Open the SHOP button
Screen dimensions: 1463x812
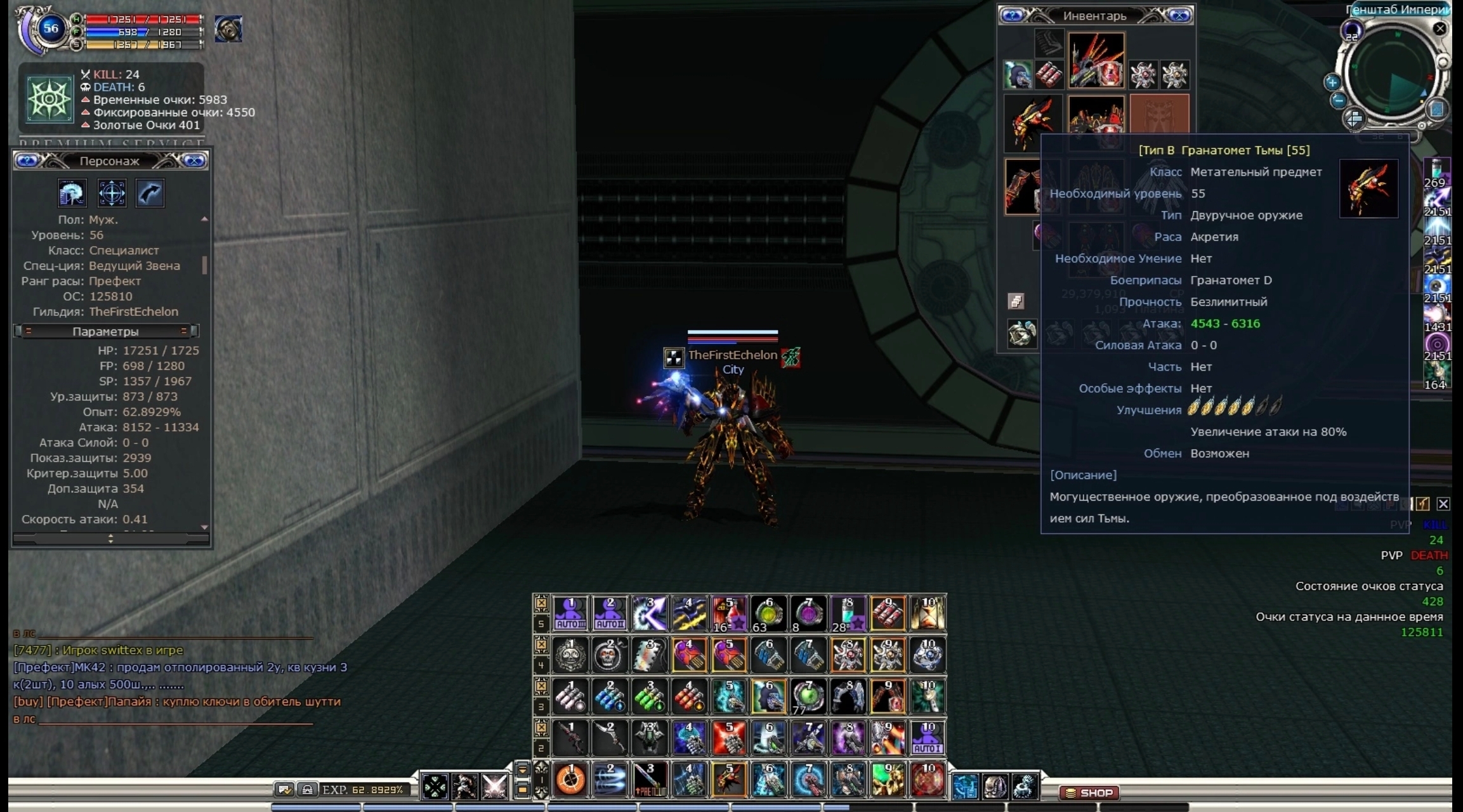point(1089,792)
